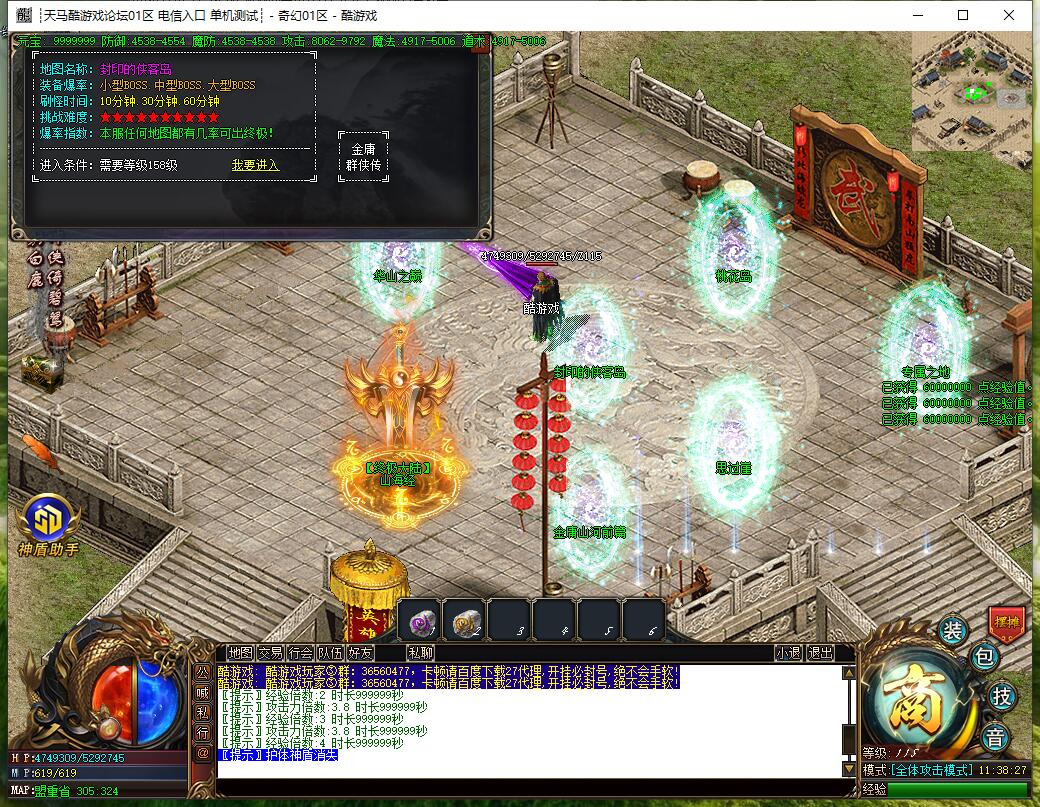Click the 我要进入 link to enter the map
This screenshot has height=807, width=1040.
pyautogui.click(x=255, y=165)
